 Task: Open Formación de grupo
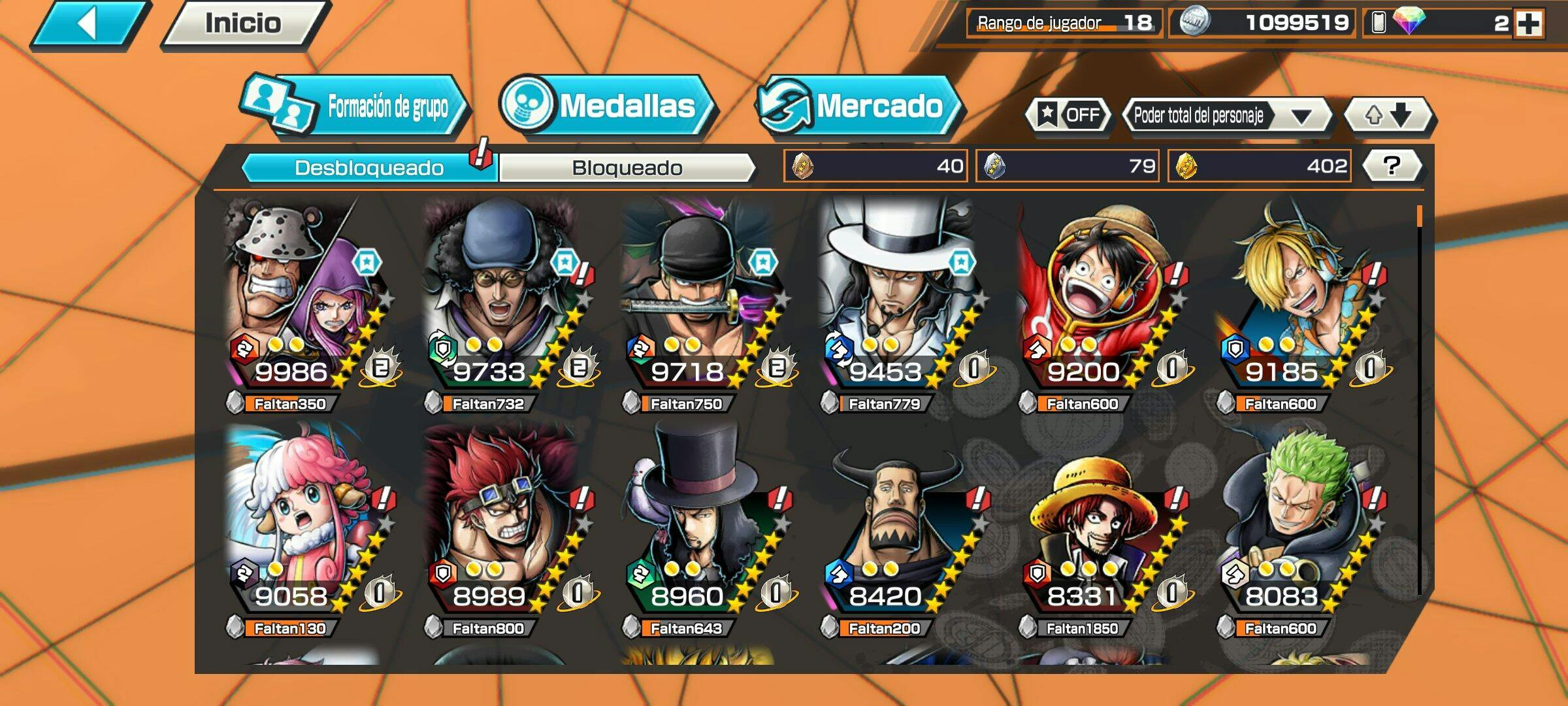[356, 107]
